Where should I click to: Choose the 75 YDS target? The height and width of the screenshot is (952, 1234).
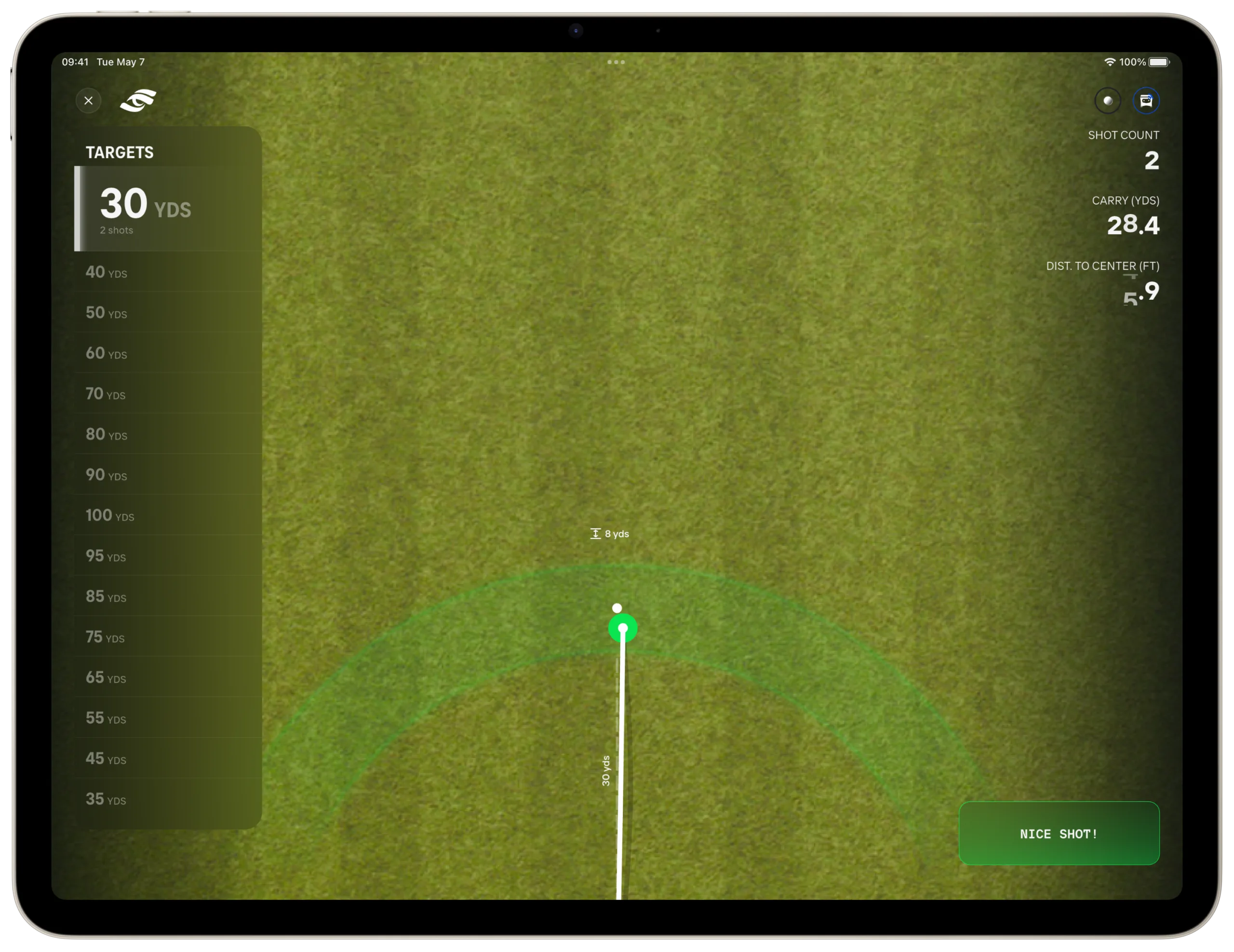(168, 637)
